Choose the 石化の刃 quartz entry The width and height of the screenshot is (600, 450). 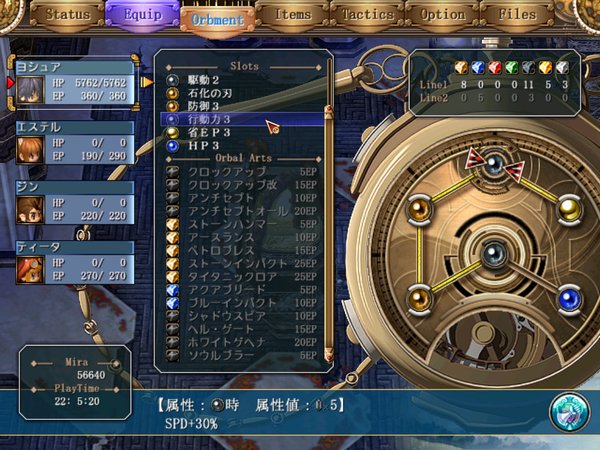tap(214, 92)
